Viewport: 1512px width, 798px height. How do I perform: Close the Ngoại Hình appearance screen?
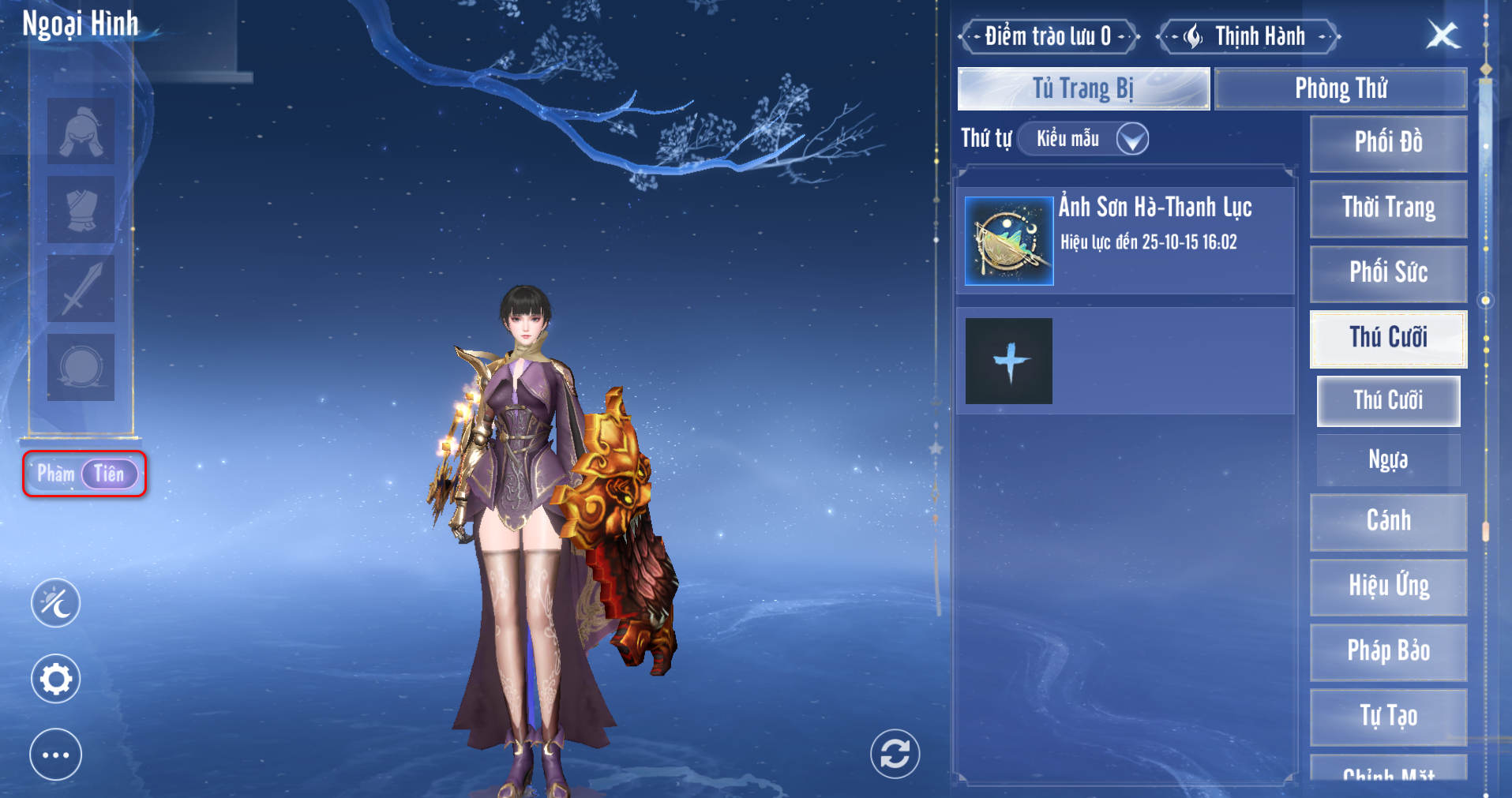(x=1443, y=35)
